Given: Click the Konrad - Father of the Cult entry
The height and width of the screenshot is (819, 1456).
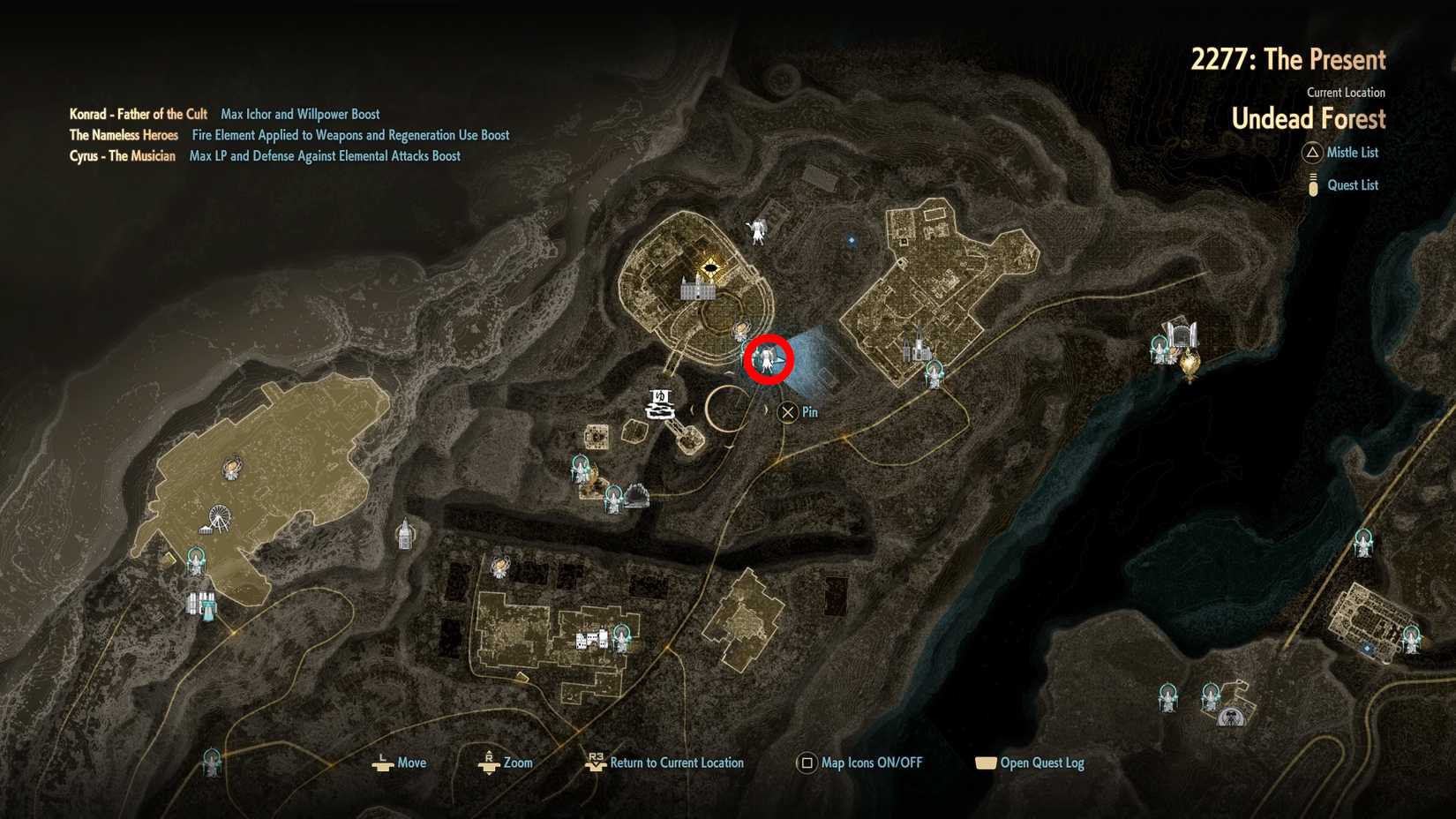Looking at the screenshot, I should [x=139, y=114].
